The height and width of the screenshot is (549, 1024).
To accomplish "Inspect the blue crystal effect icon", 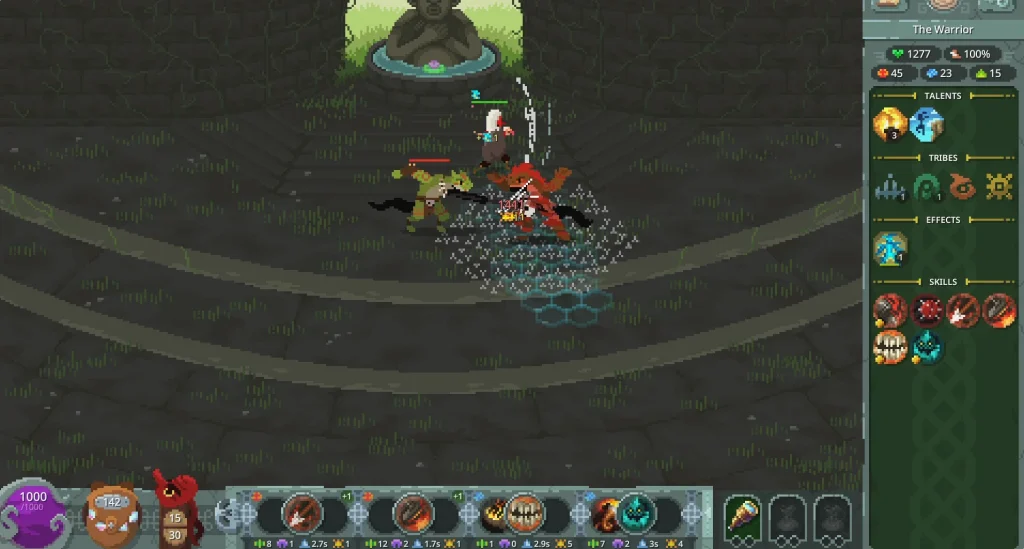I will (889, 249).
